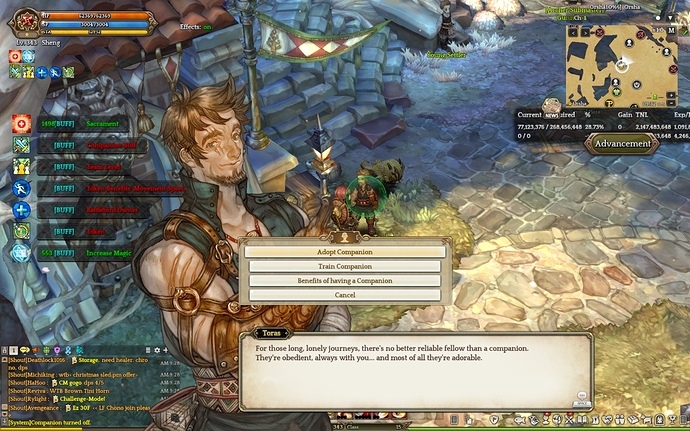Open the News badge icon

point(551,106)
